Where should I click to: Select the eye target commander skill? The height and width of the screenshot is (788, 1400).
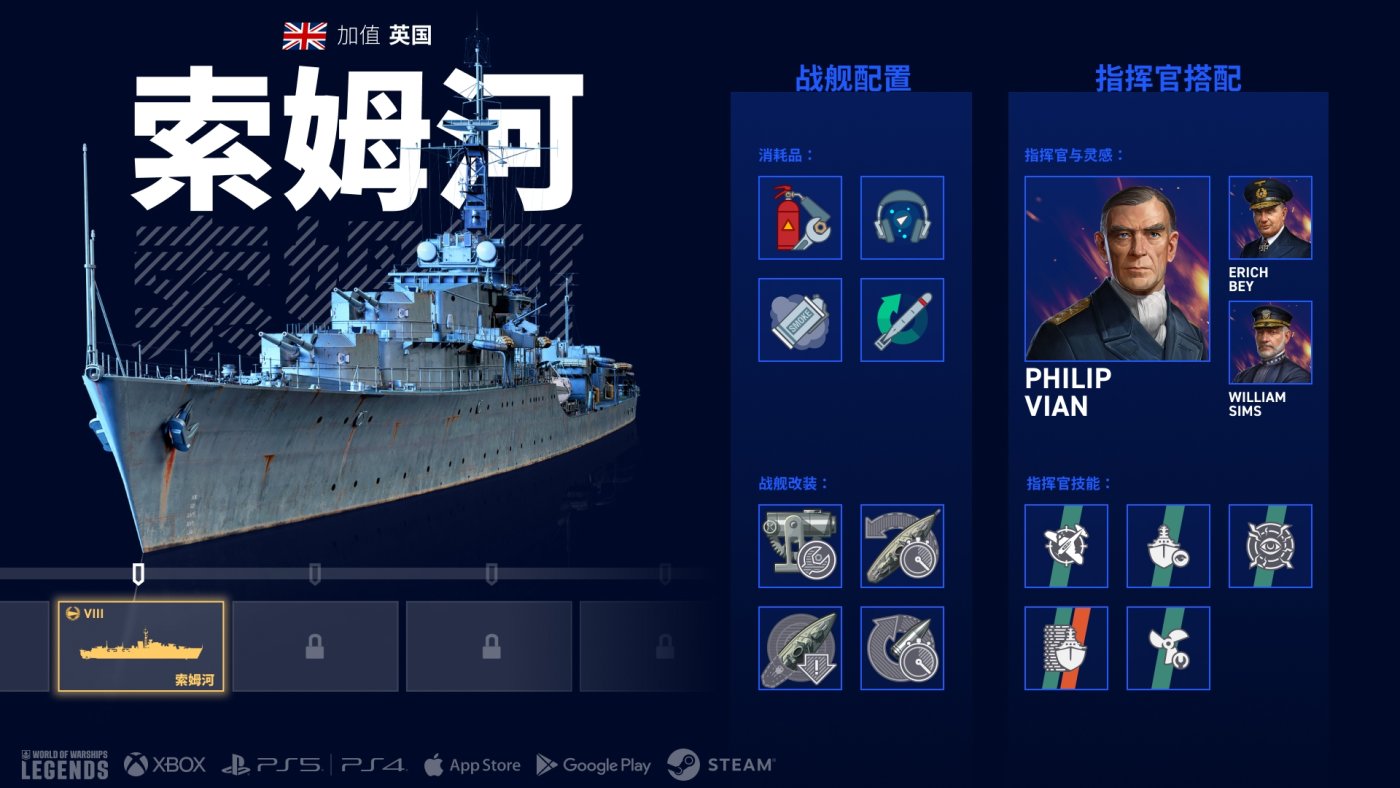point(1270,546)
